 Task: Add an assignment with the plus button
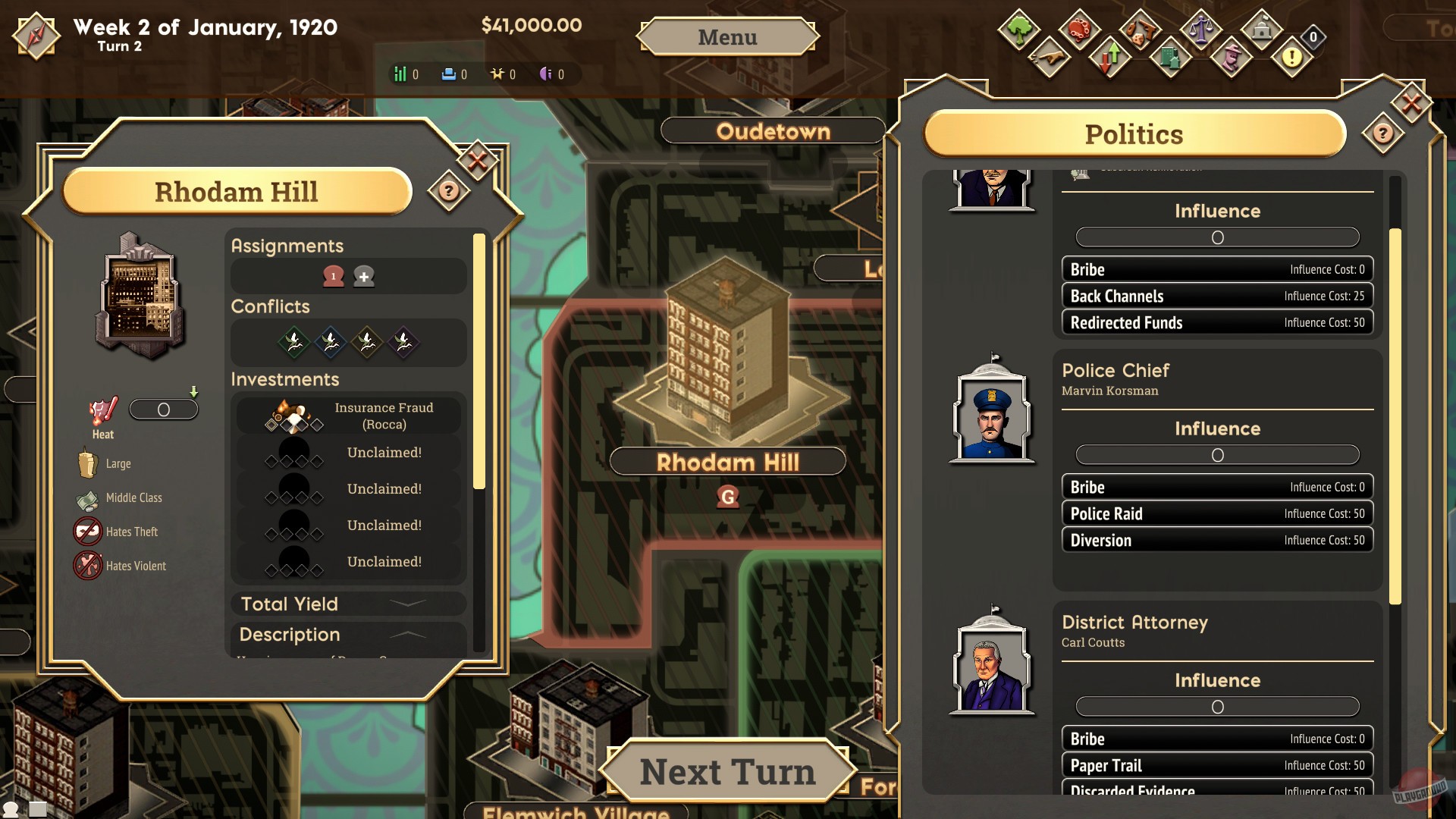coord(364,276)
